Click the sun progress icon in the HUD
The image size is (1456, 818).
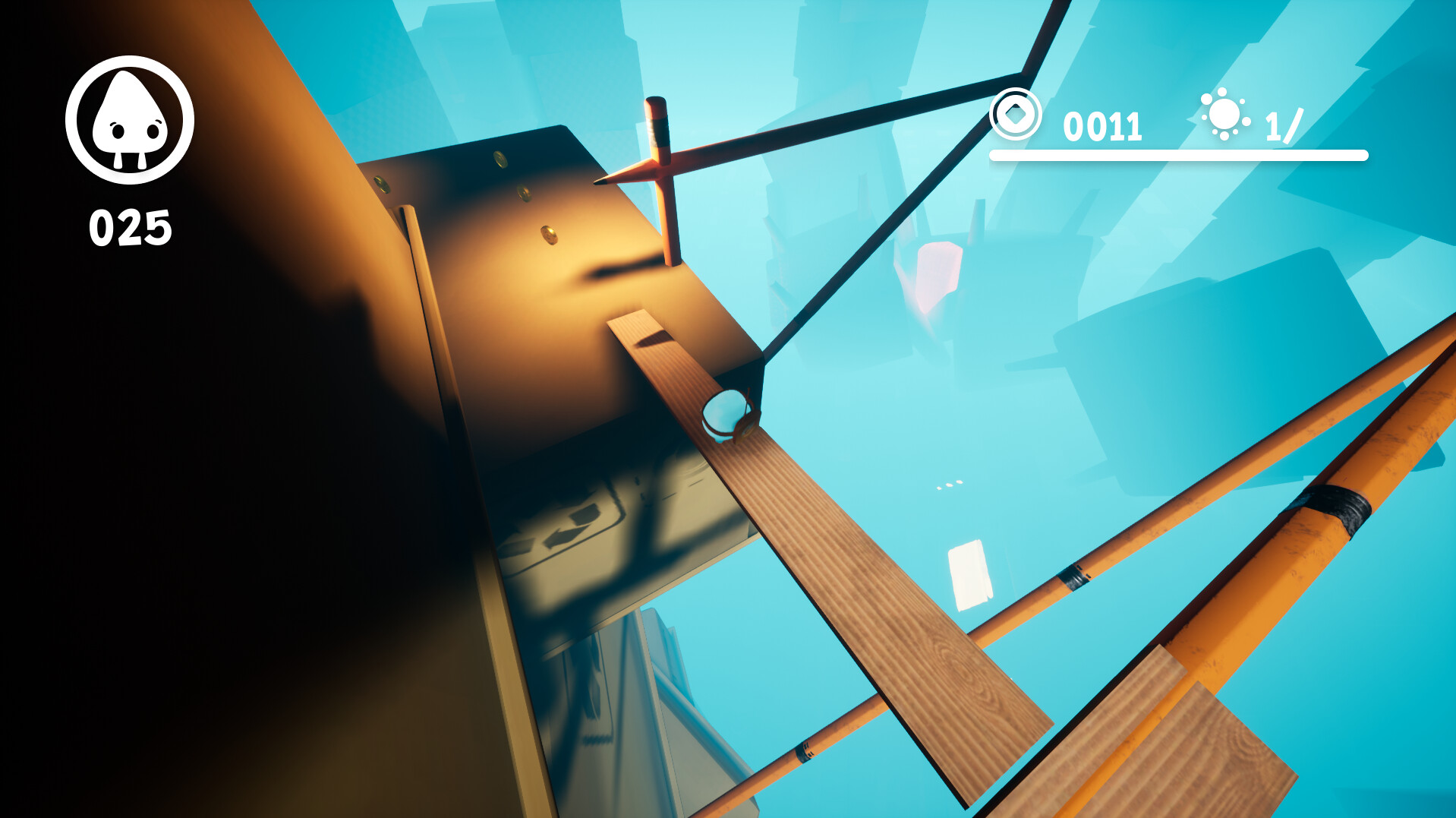point(1224,115)
